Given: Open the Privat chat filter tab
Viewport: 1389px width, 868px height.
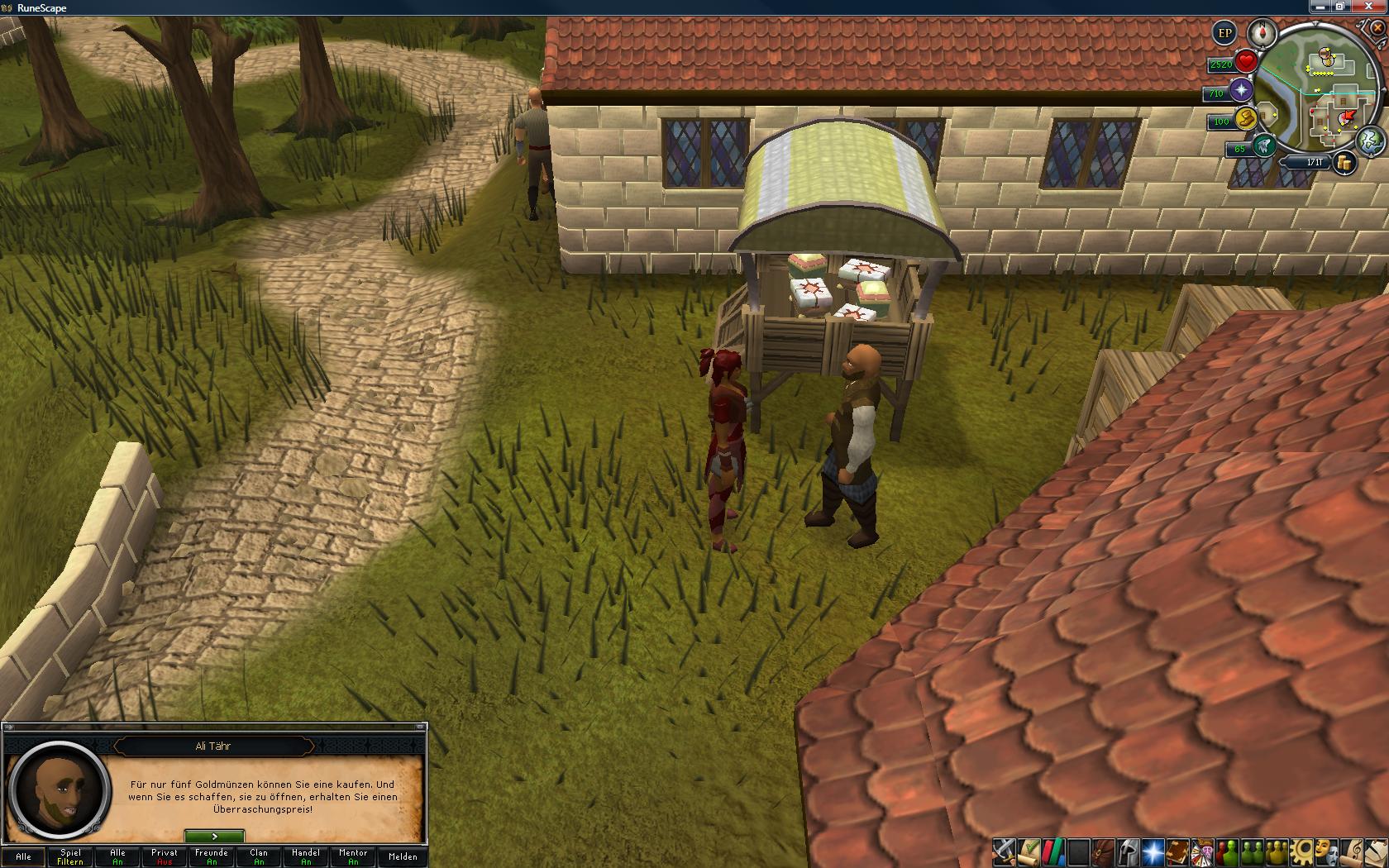Looking at the screenshot, I should pyautogui.click(x=165, y=856).
